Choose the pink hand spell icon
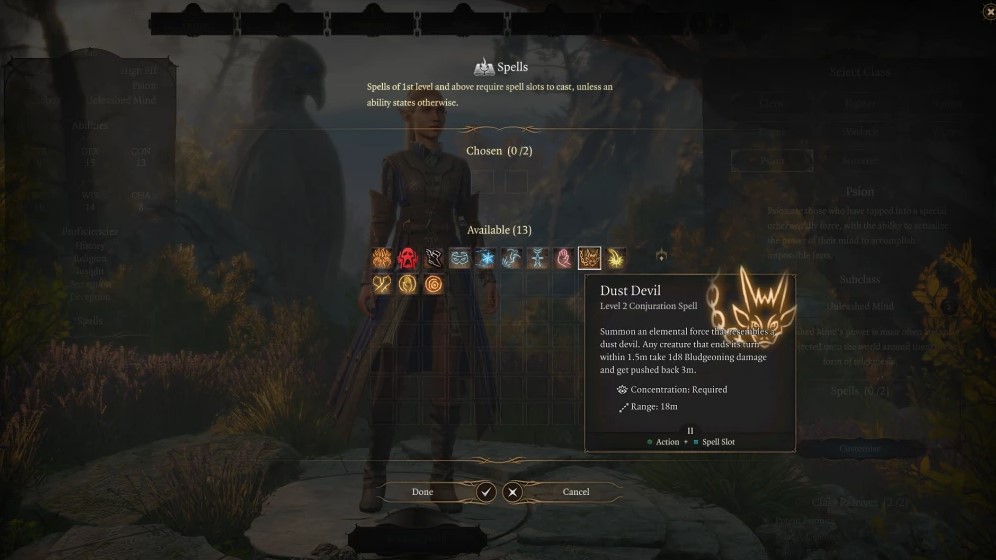The image size is (996, 560). point(563,259)
